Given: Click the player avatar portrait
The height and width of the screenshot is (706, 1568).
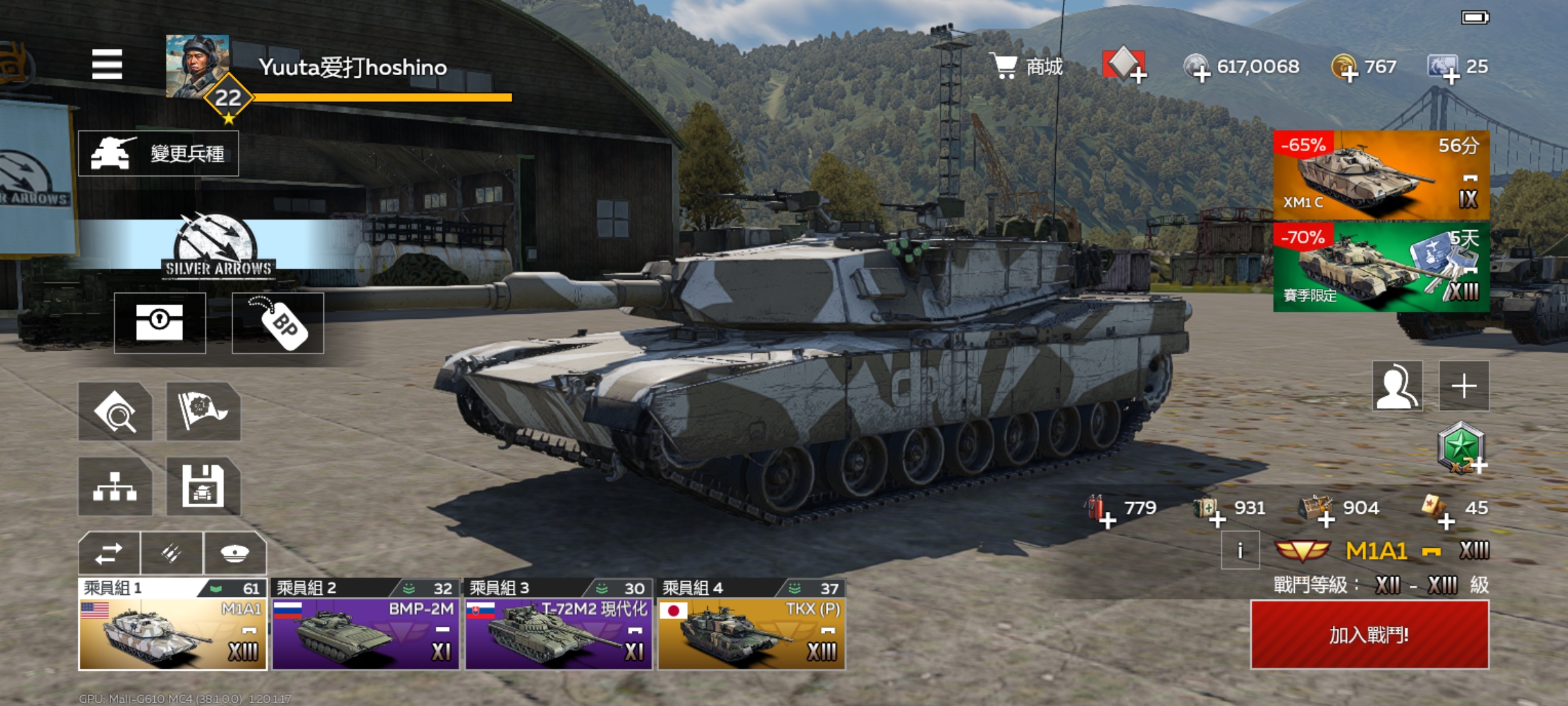Looking at the screenshot, I should tap(197, 66).
